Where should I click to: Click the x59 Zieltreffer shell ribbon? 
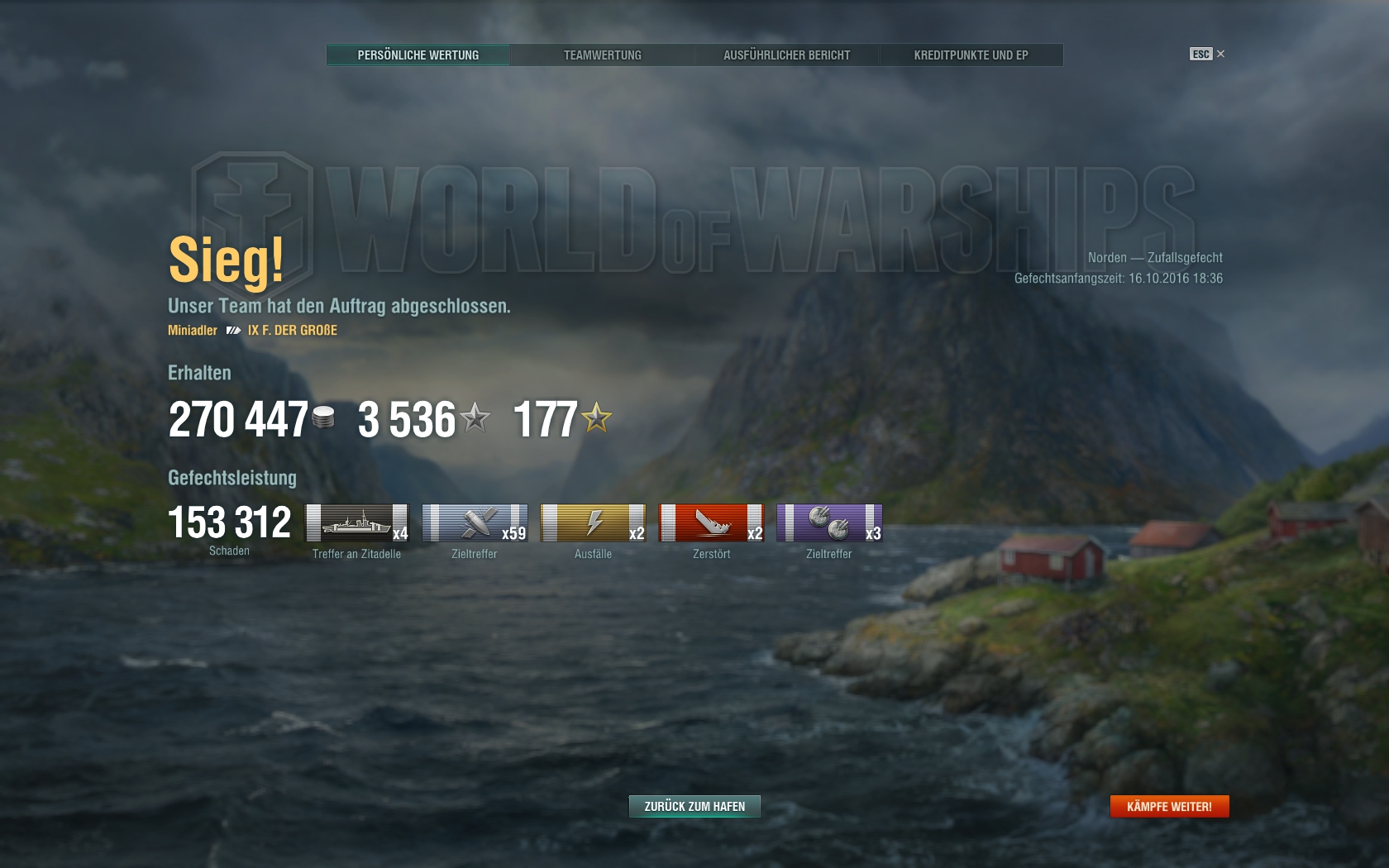tap(475, 523)
